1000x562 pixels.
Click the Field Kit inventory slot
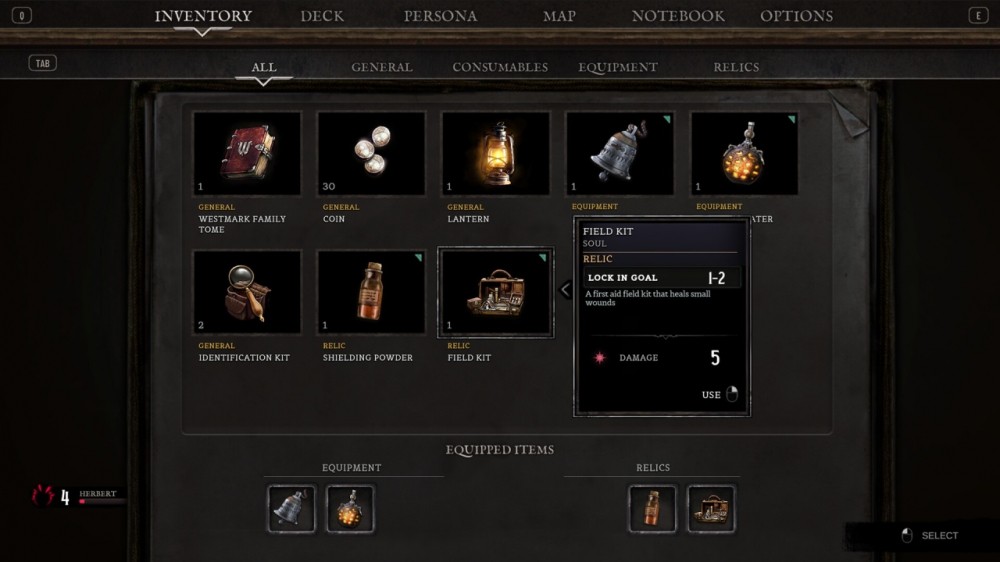(495, 292)
